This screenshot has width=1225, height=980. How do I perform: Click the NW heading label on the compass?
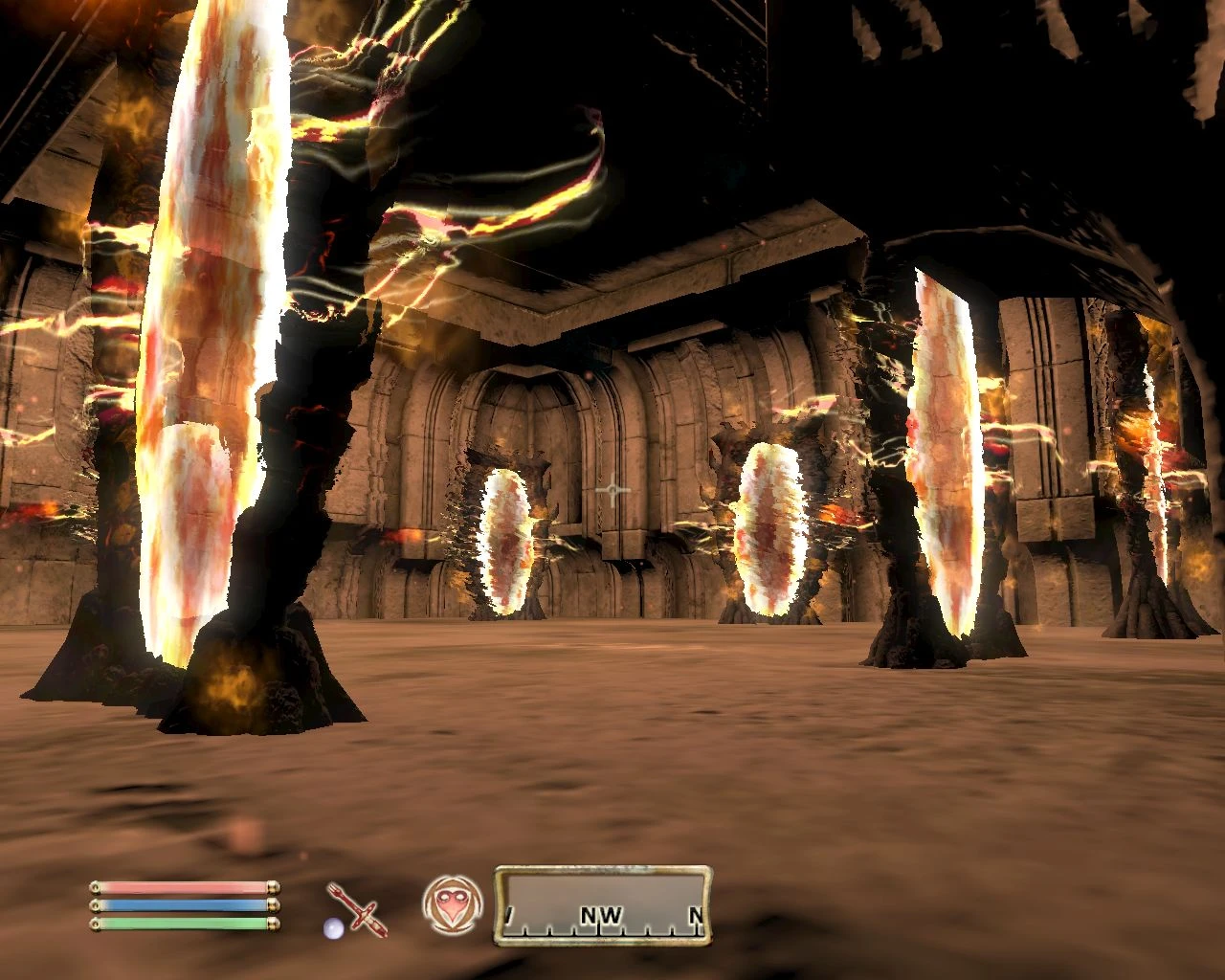pyautogui.click(x=599, y=915)
